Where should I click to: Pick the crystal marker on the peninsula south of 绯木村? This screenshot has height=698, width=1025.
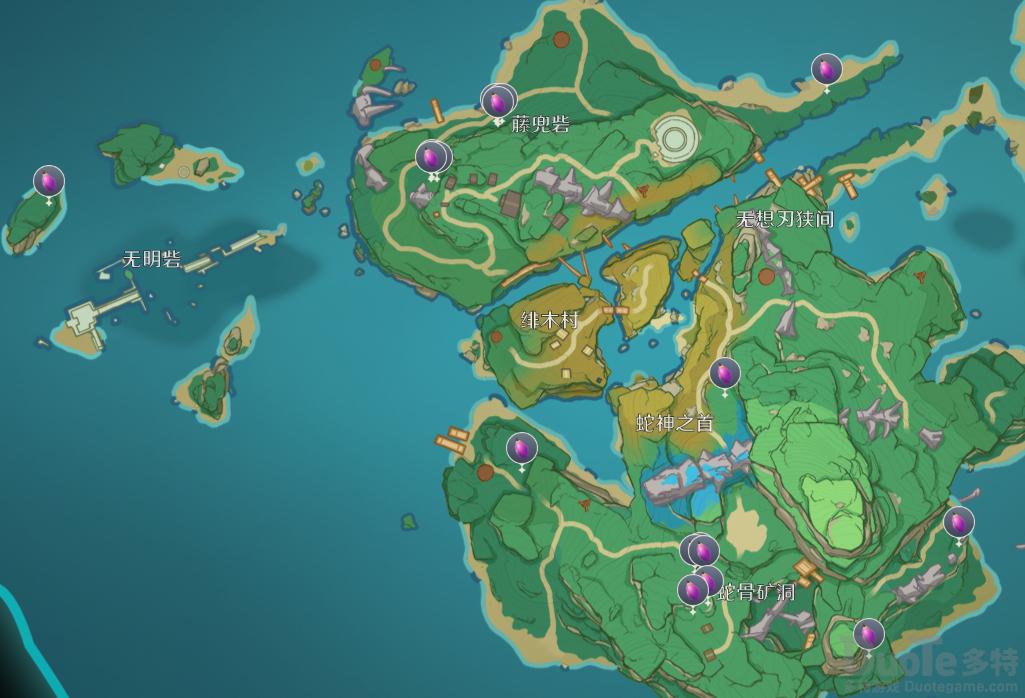(x=521, y=449)
